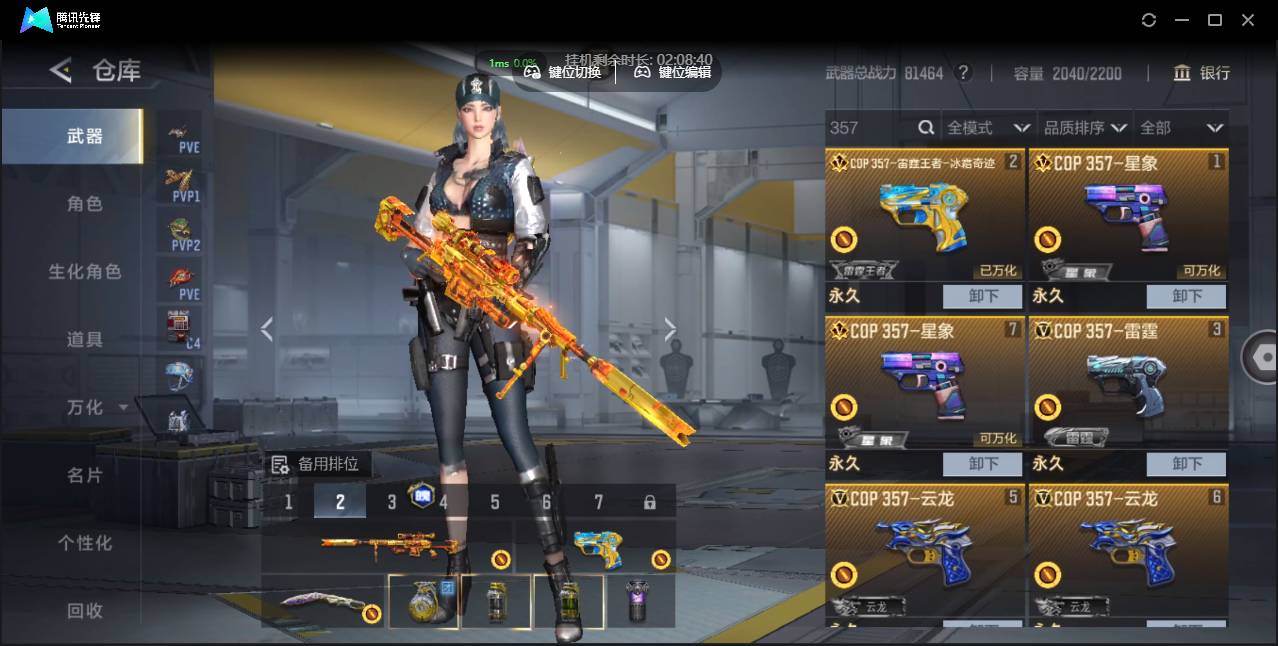Select the COP 357-雷霆王者-冰路奇迹 weapon card

click(924, 215)
